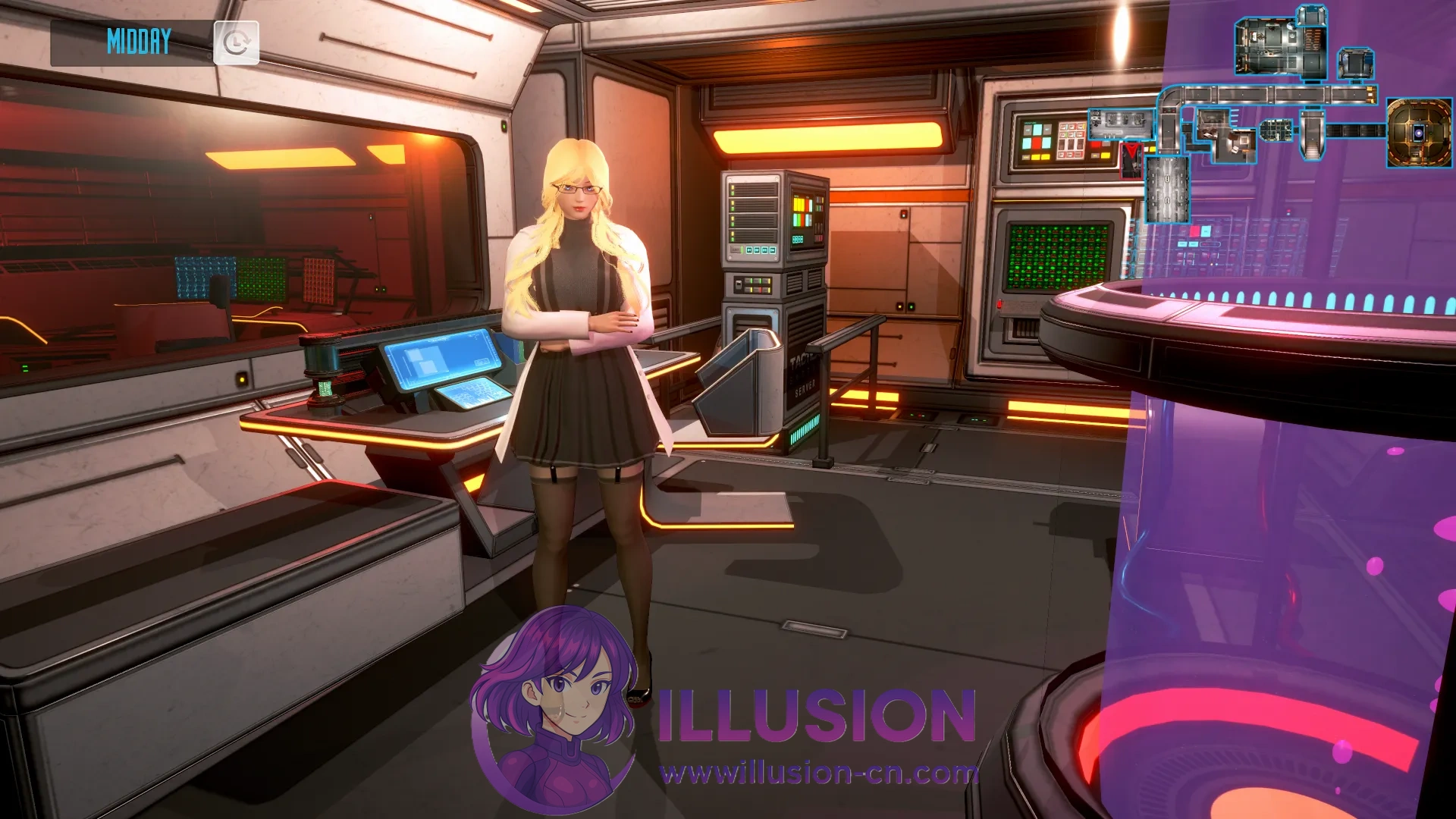Click the long horizontal corridor on the minimap

point(1266,94)
